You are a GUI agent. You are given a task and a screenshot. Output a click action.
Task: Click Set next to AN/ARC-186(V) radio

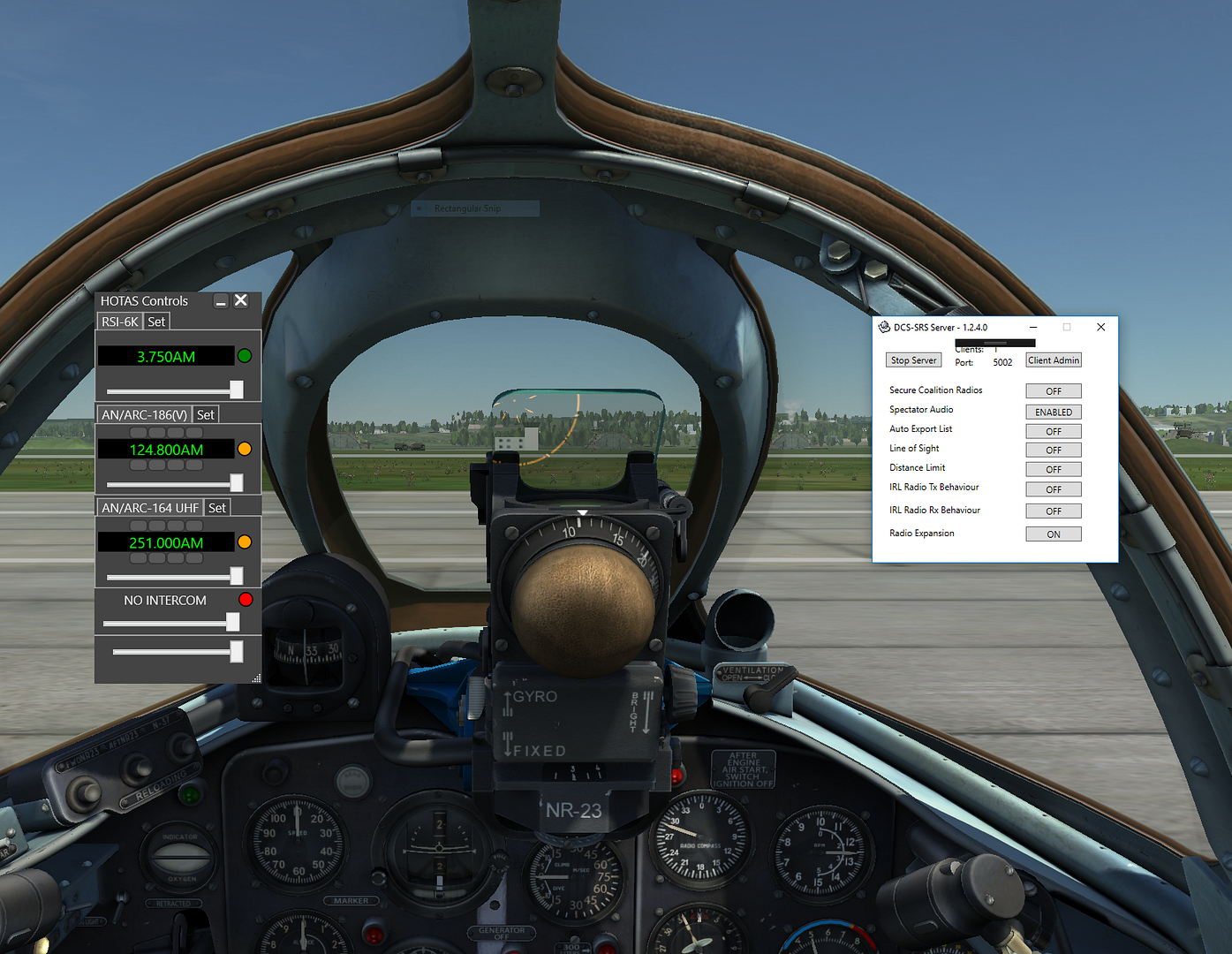click(206, 414)
